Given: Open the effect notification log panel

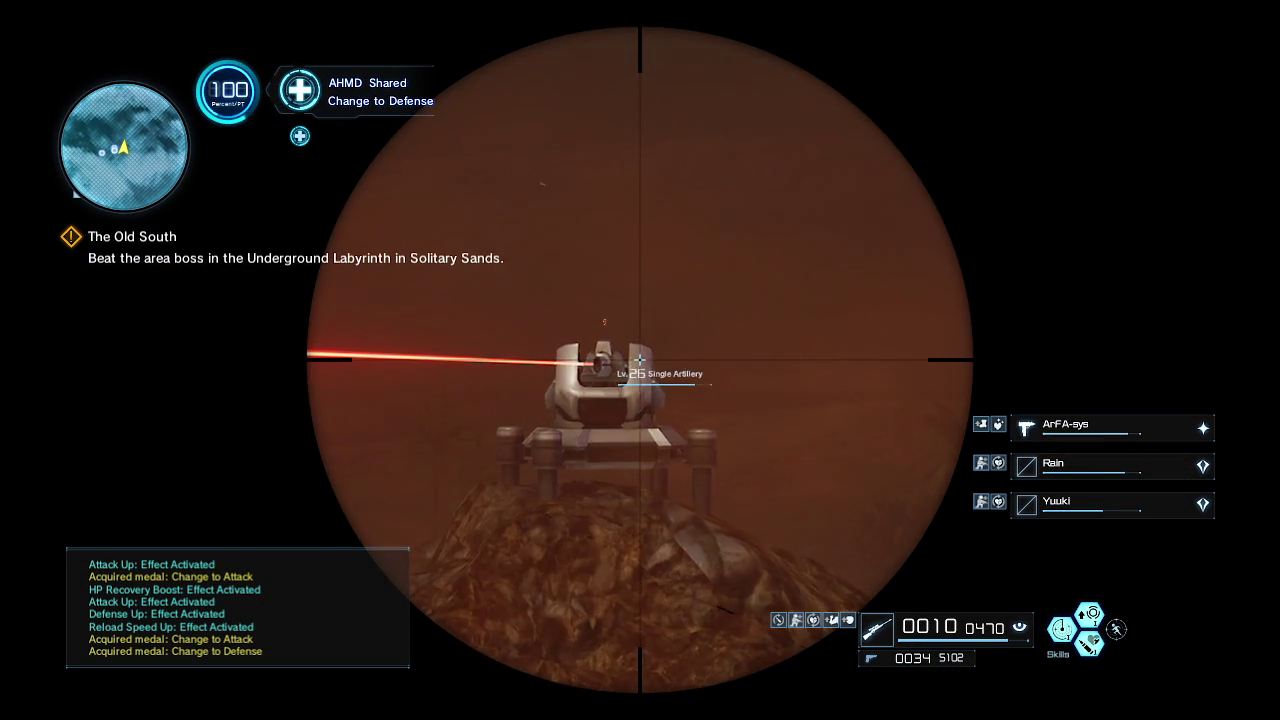Looking at the screenshot, I should coord(238,607).
